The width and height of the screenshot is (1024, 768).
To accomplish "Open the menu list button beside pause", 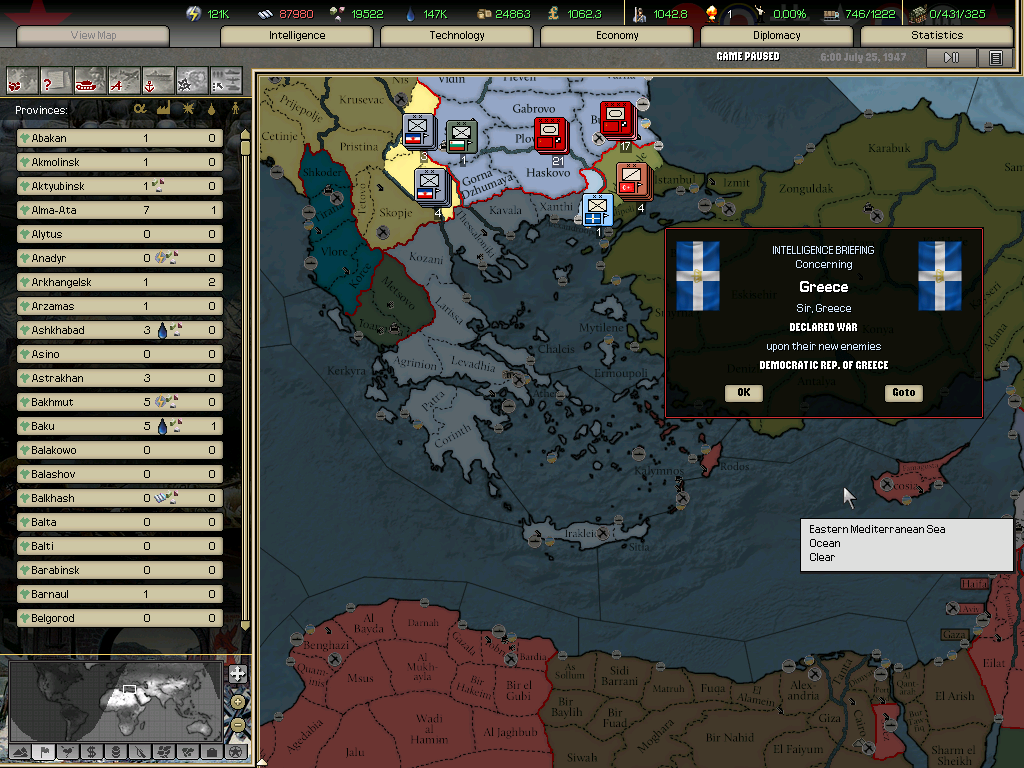I will click(996, 58).
